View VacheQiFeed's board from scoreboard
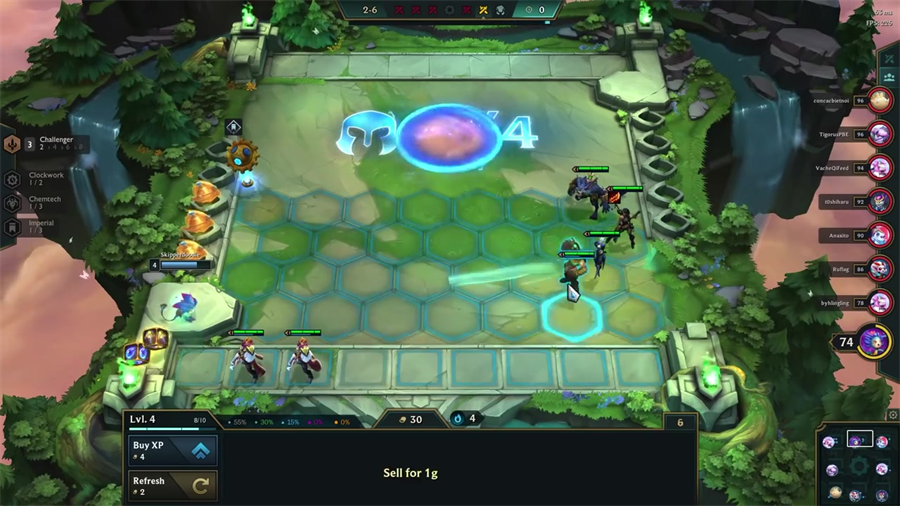The image size is (900, 506). click(880, 166)
